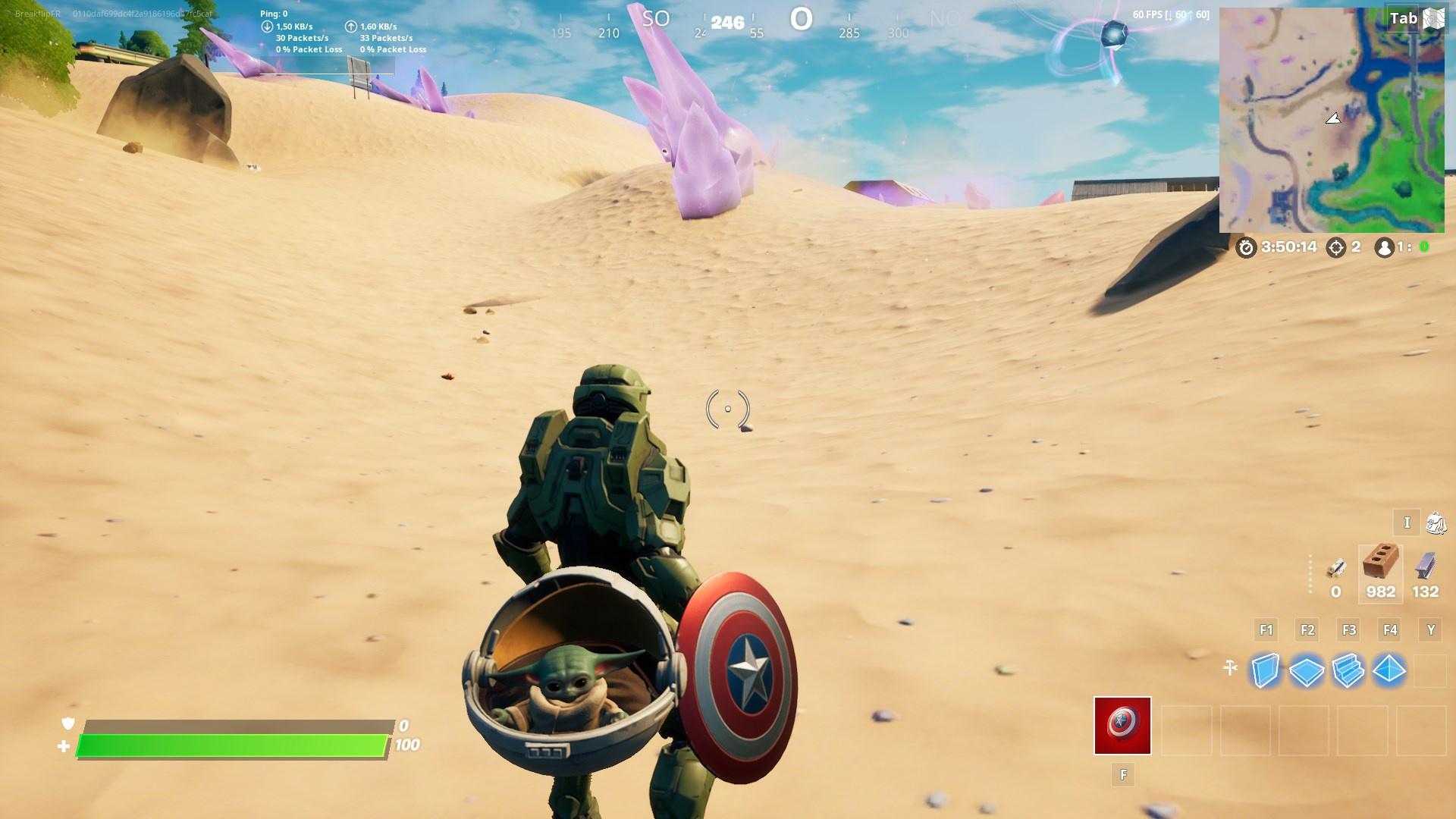
Task: Click the crosshair eliminations icon
Action: point(1337,246)
